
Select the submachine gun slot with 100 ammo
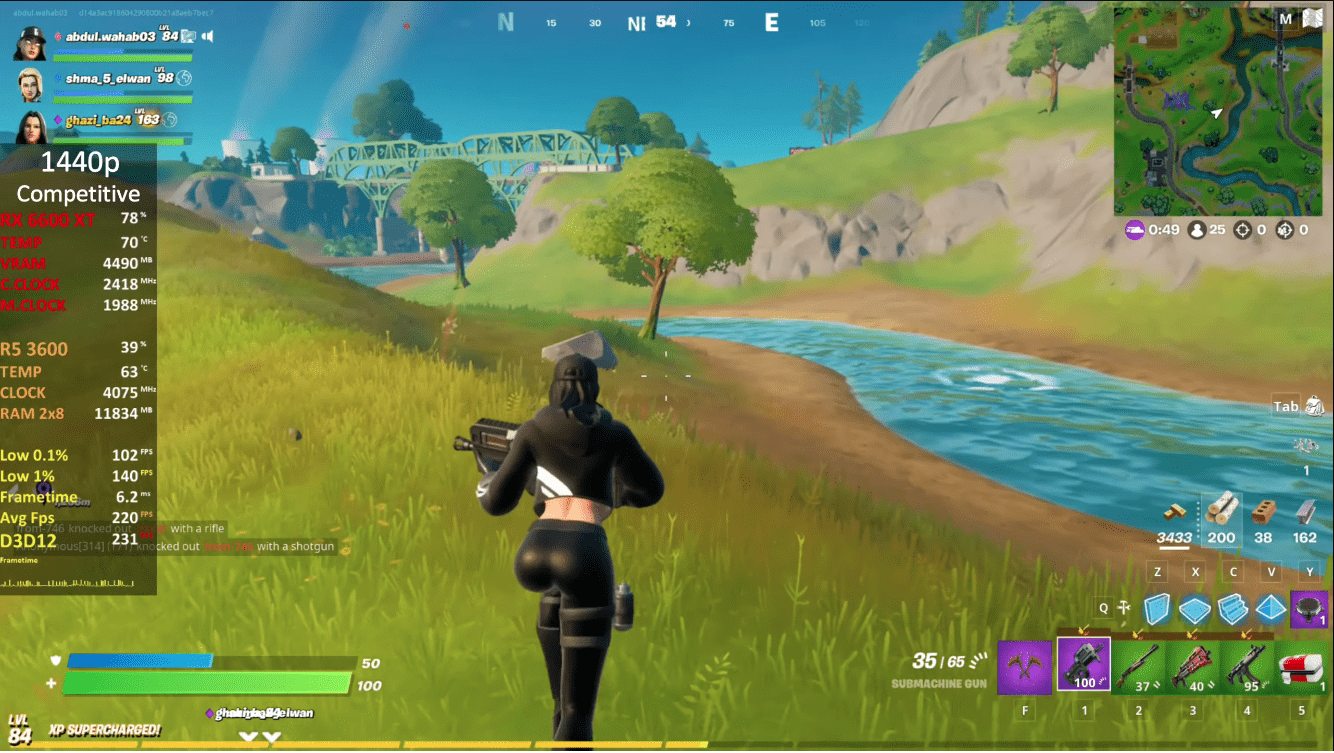(1084, 664)
